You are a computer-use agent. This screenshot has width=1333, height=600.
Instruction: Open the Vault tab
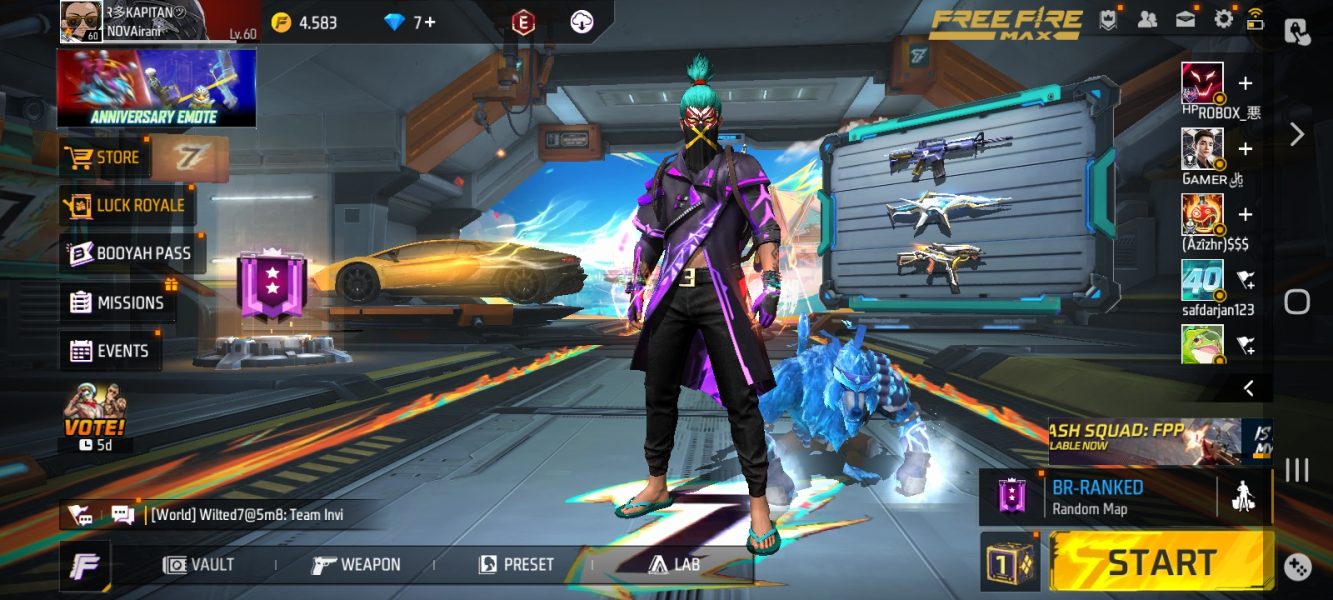coord(199,565)
